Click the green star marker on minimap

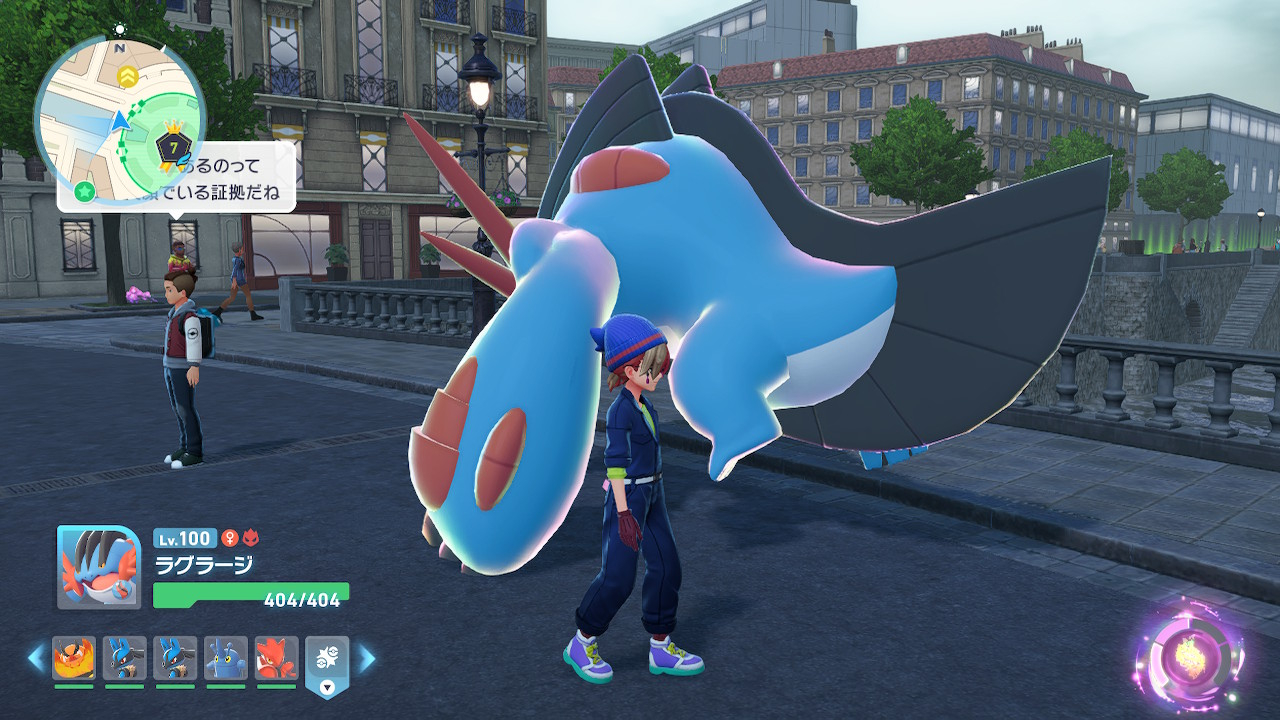coord(85,190)
